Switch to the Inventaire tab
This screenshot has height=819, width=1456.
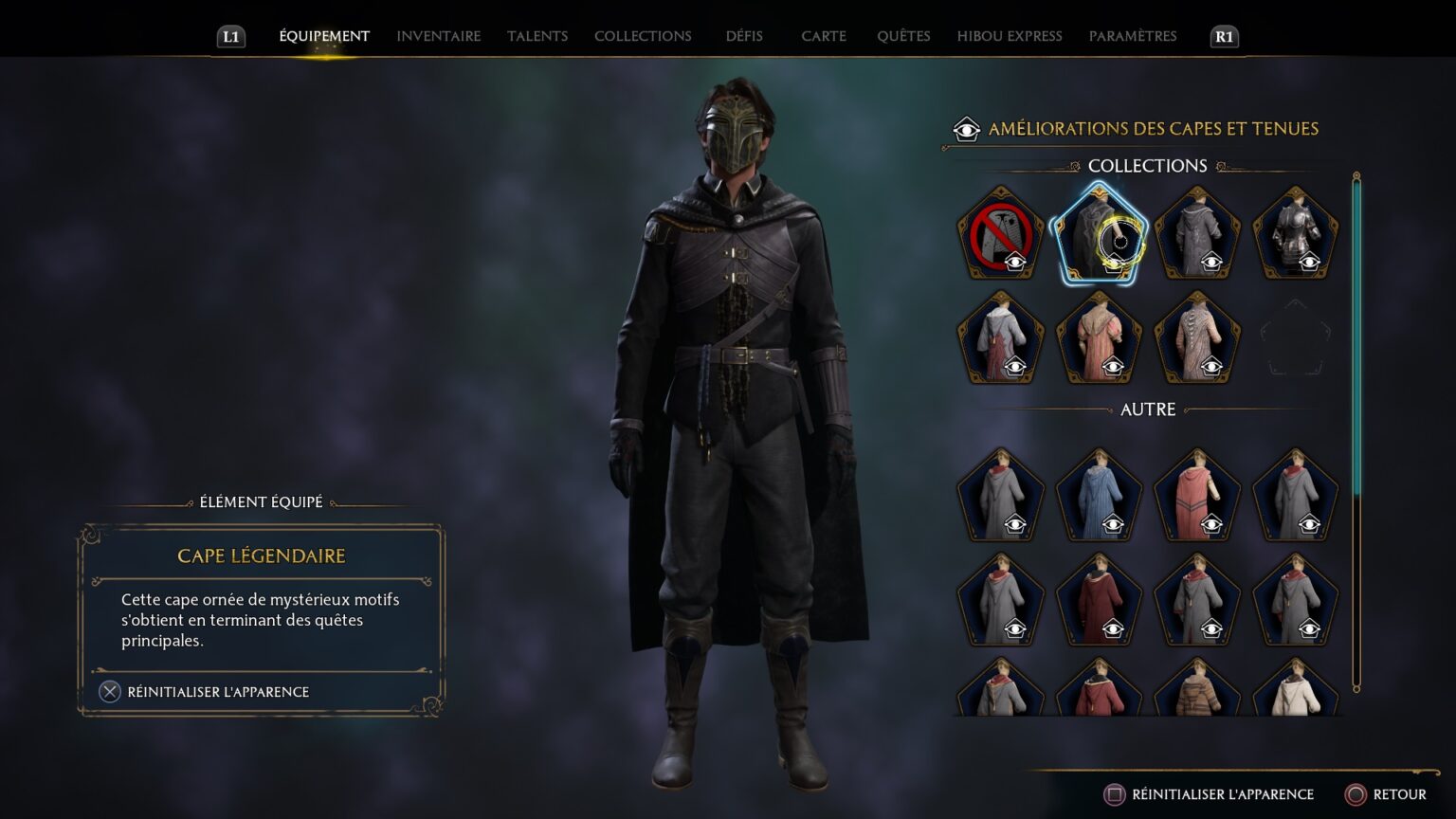[x=438, y=36]
